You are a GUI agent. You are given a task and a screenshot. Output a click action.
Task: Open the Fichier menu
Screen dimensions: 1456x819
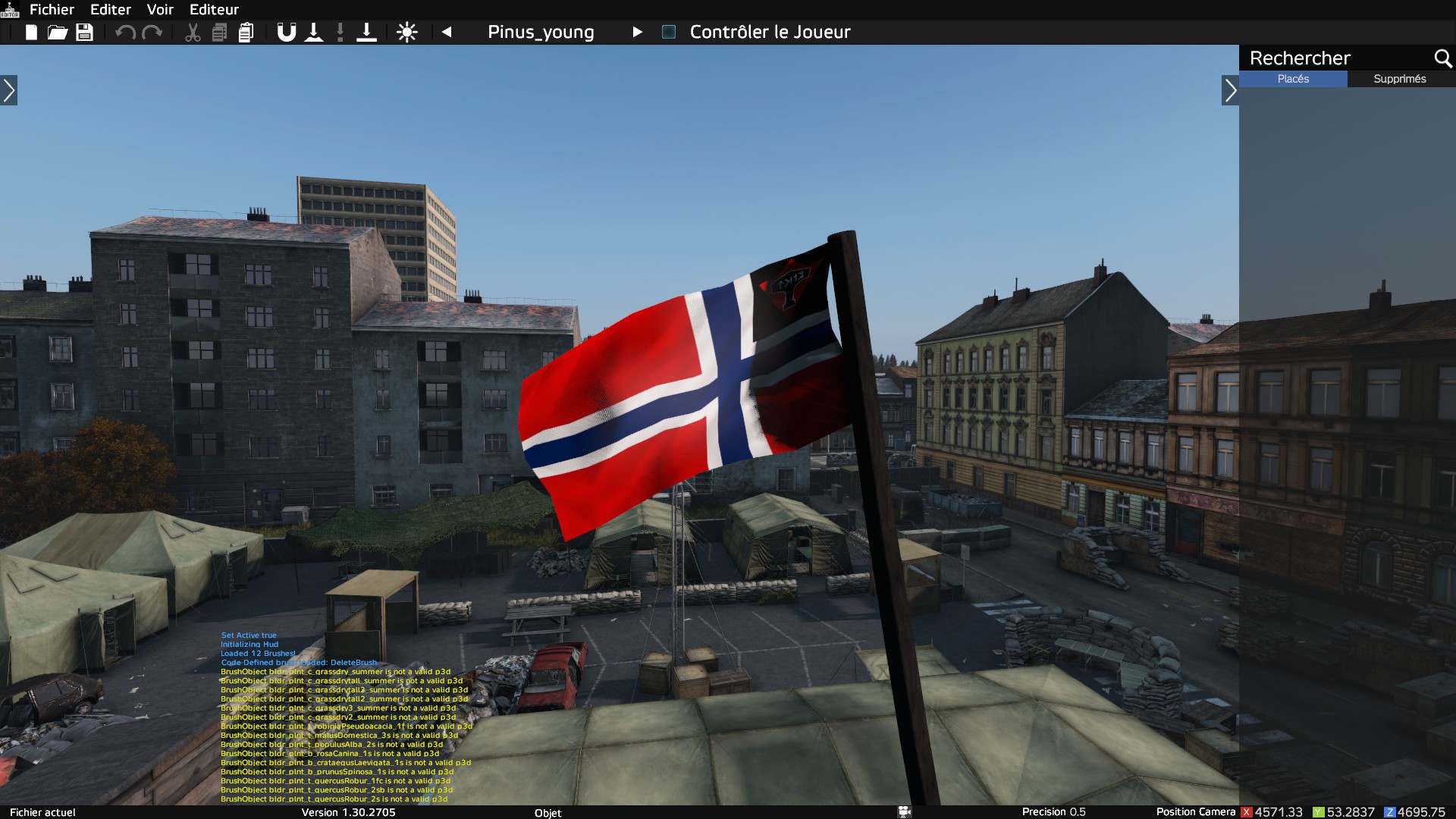click(x=52, y=10)
